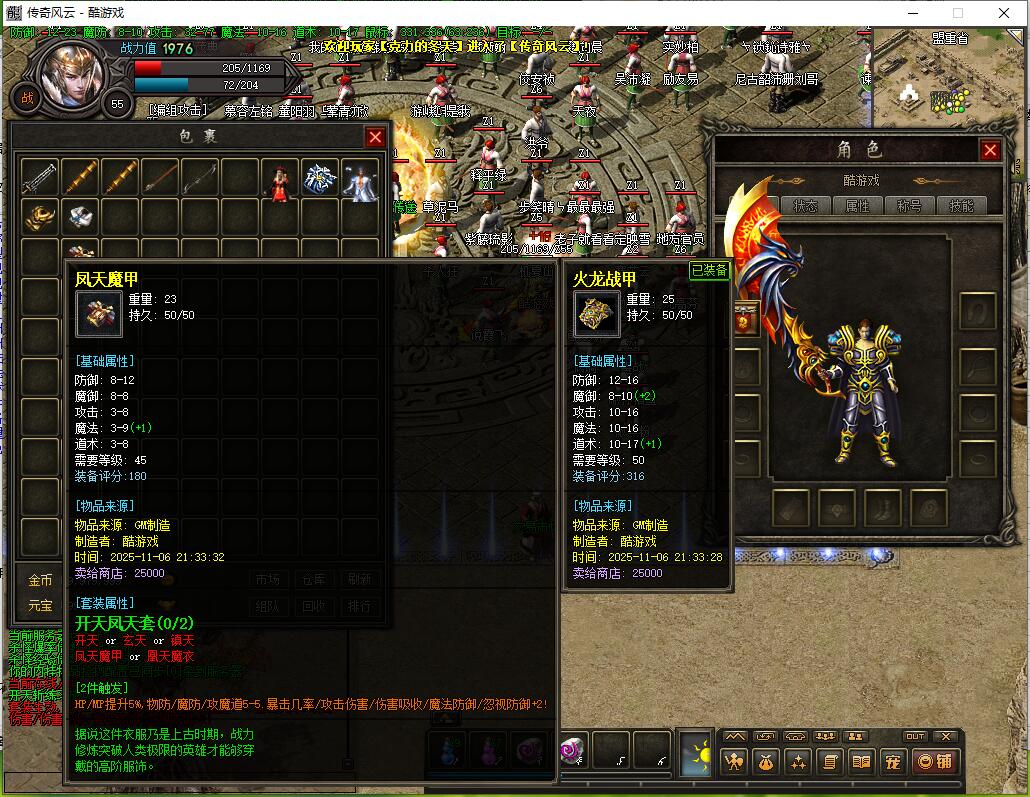Select the dark bow in the bag
Screen dimensions: 1030x797
pos(200,178)
